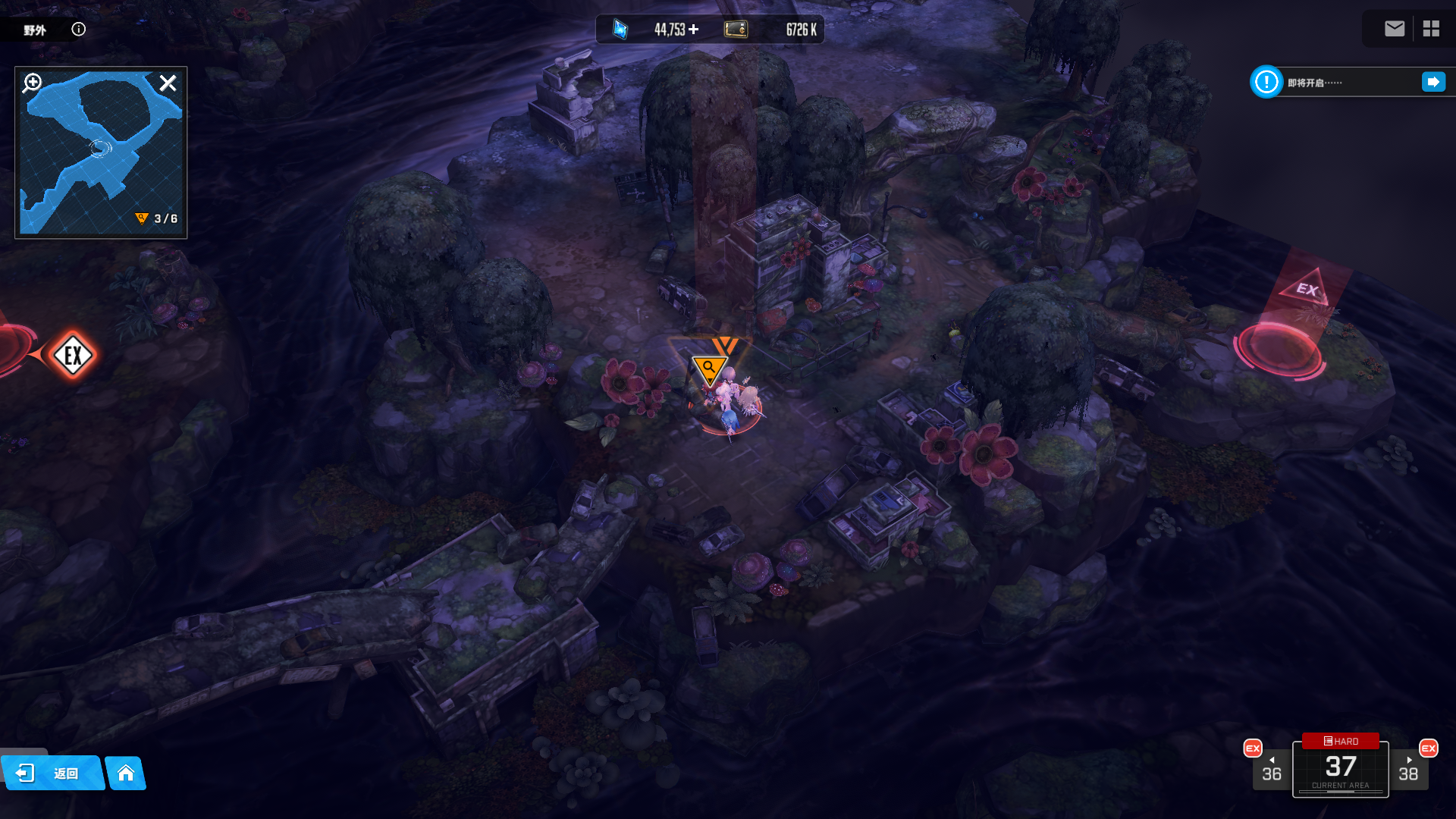Viewport: 1456px width, 819px height.
Task: Select the red EX triangle stage marker
Action: coord(1305,289)
